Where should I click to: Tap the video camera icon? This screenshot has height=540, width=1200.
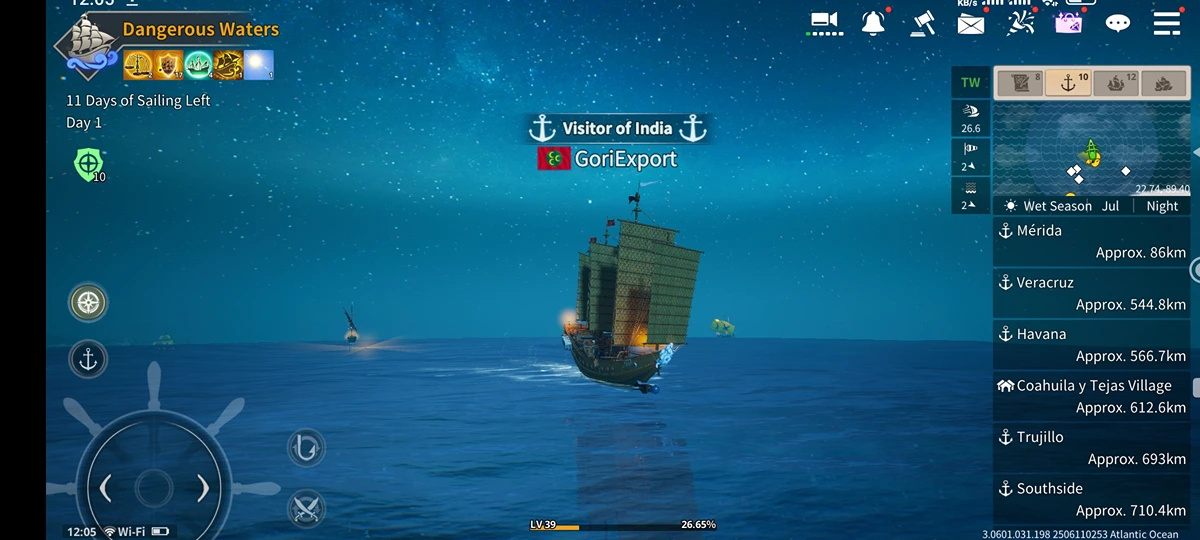[824, 23]
